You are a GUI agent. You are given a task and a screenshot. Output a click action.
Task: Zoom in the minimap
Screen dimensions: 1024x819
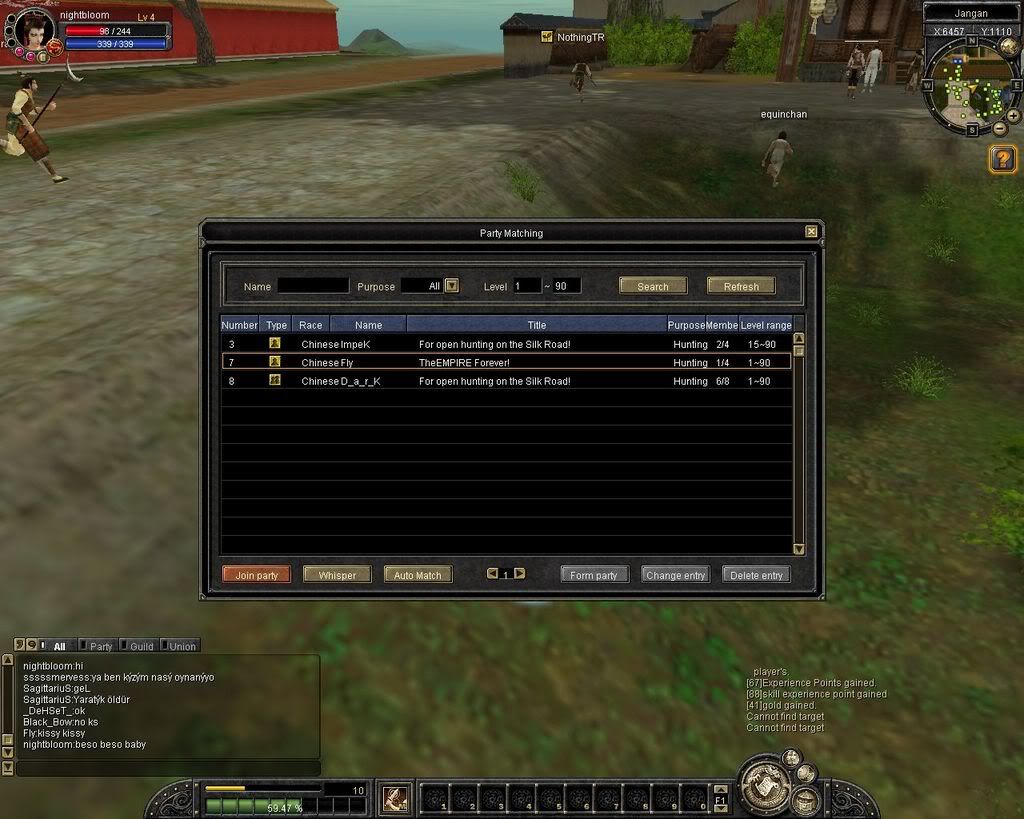tap(1013, 116)
